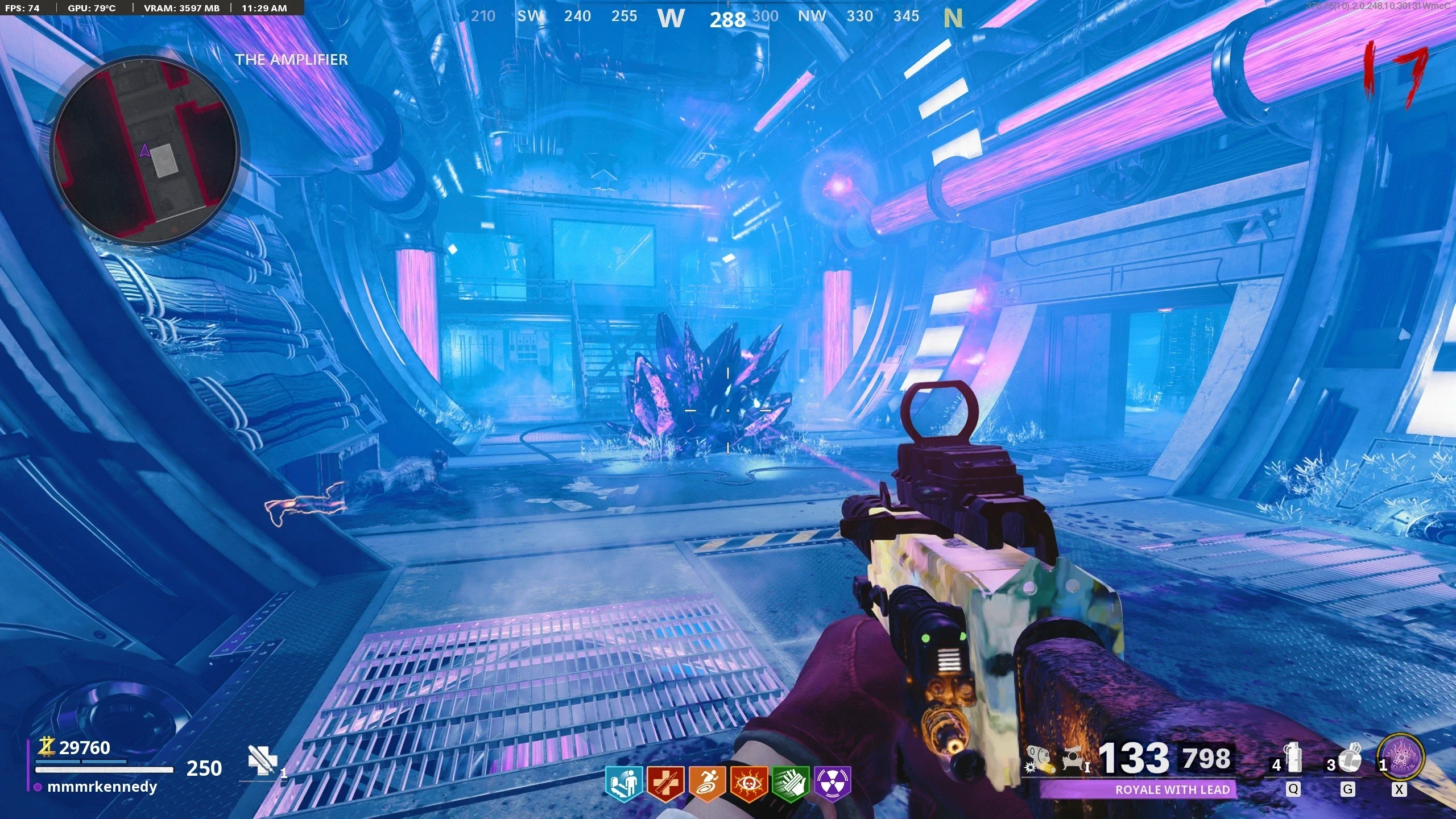
Task: Select the tactical grenade icon showing 4
Action: tap(1293, 759)
